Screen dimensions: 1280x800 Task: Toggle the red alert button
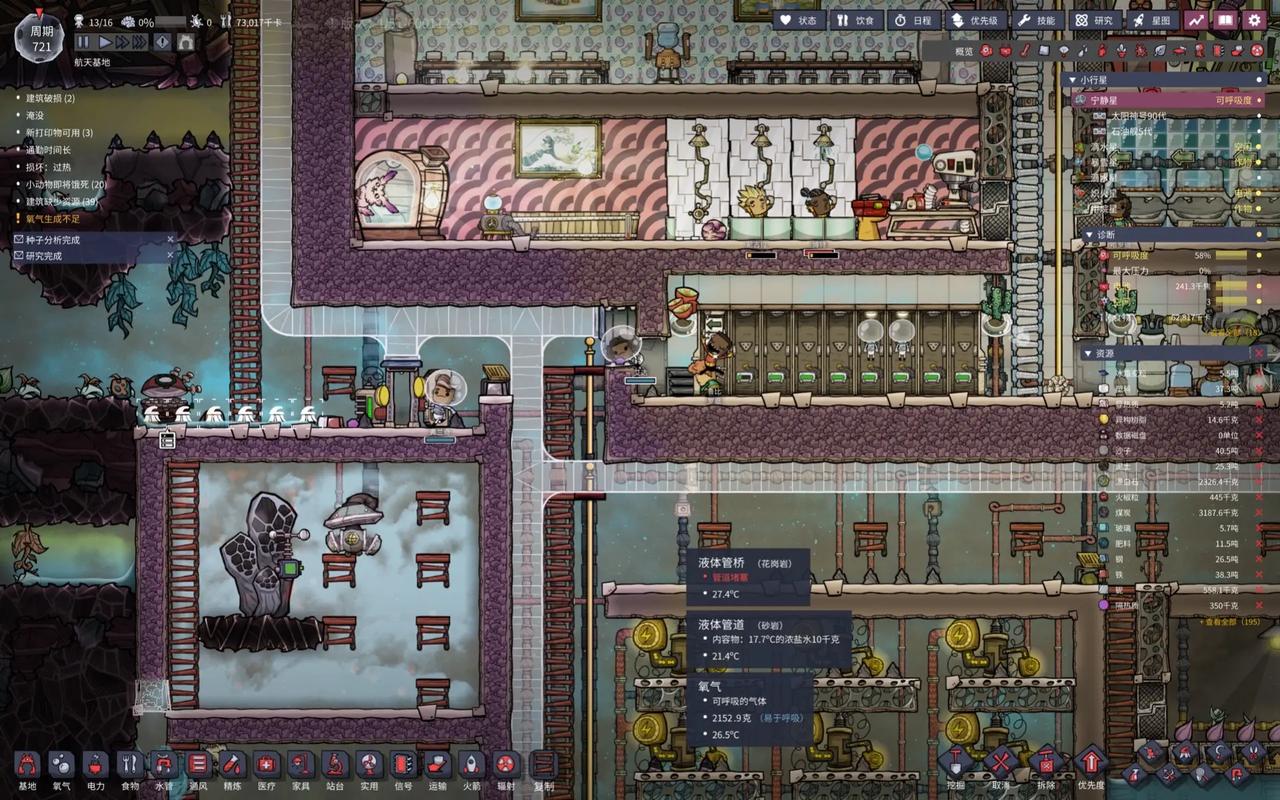click(x=162, y=42)
